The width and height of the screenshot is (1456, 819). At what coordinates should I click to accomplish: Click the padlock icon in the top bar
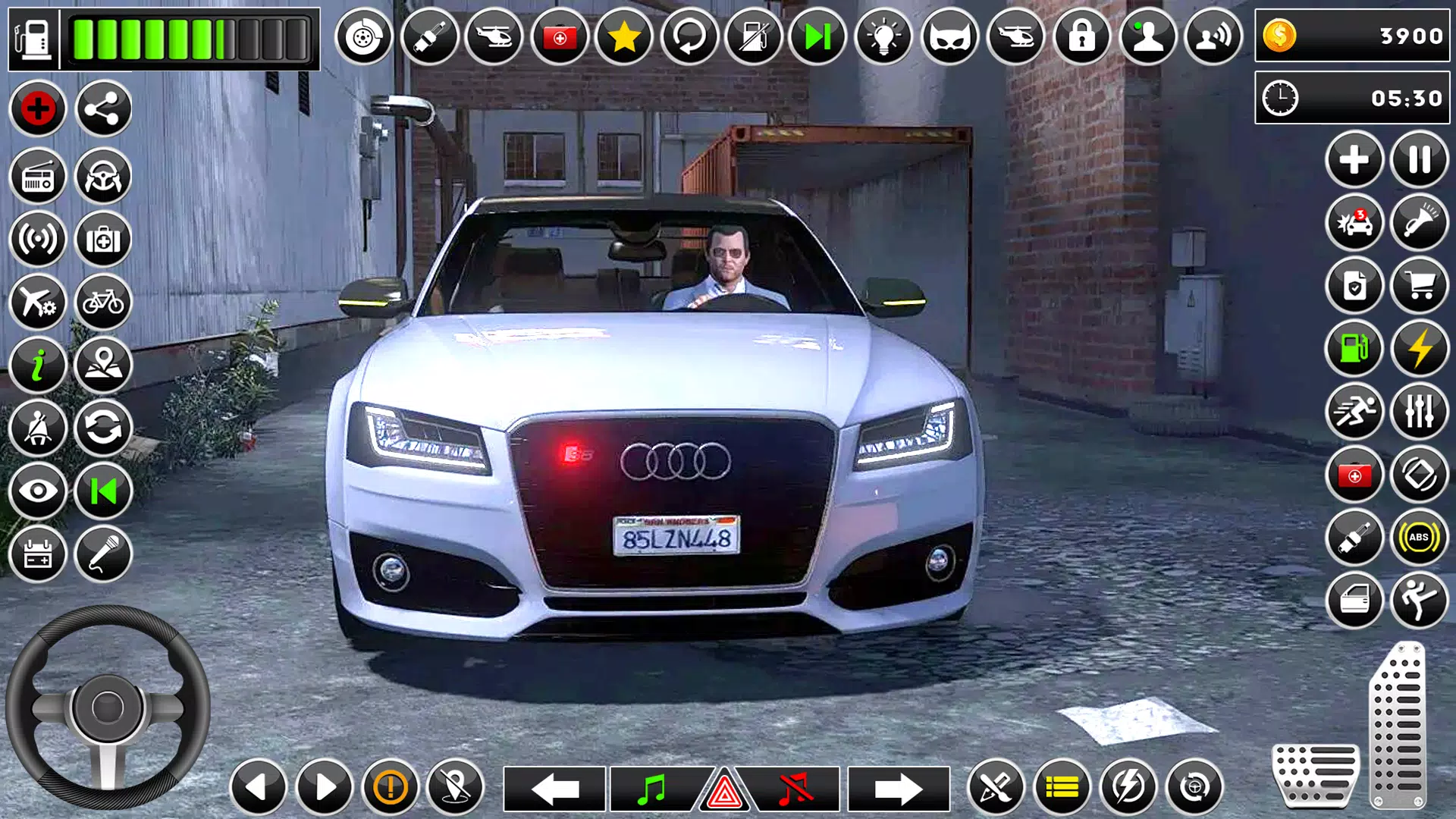[1082, 35]
